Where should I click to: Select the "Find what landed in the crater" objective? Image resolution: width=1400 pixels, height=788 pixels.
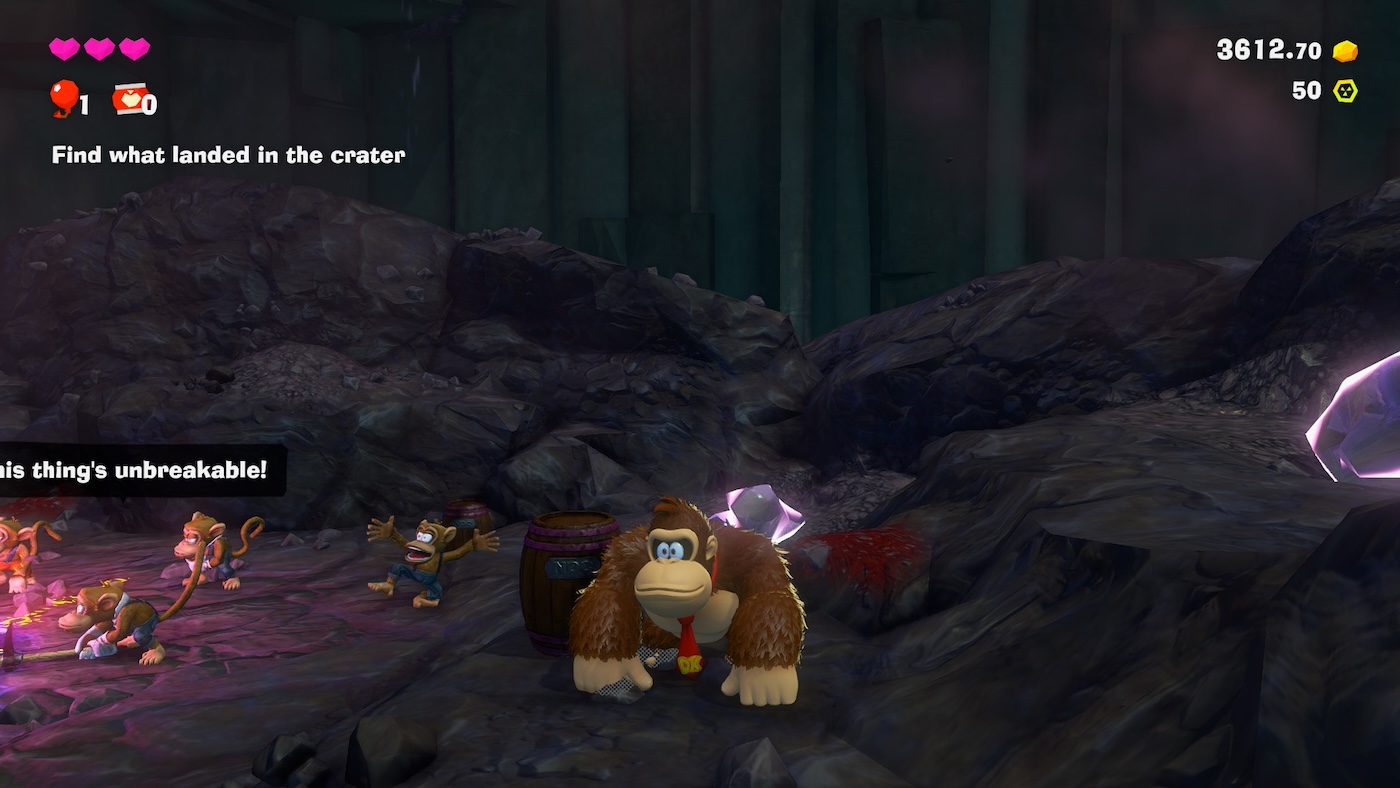(x=228, y=155)
